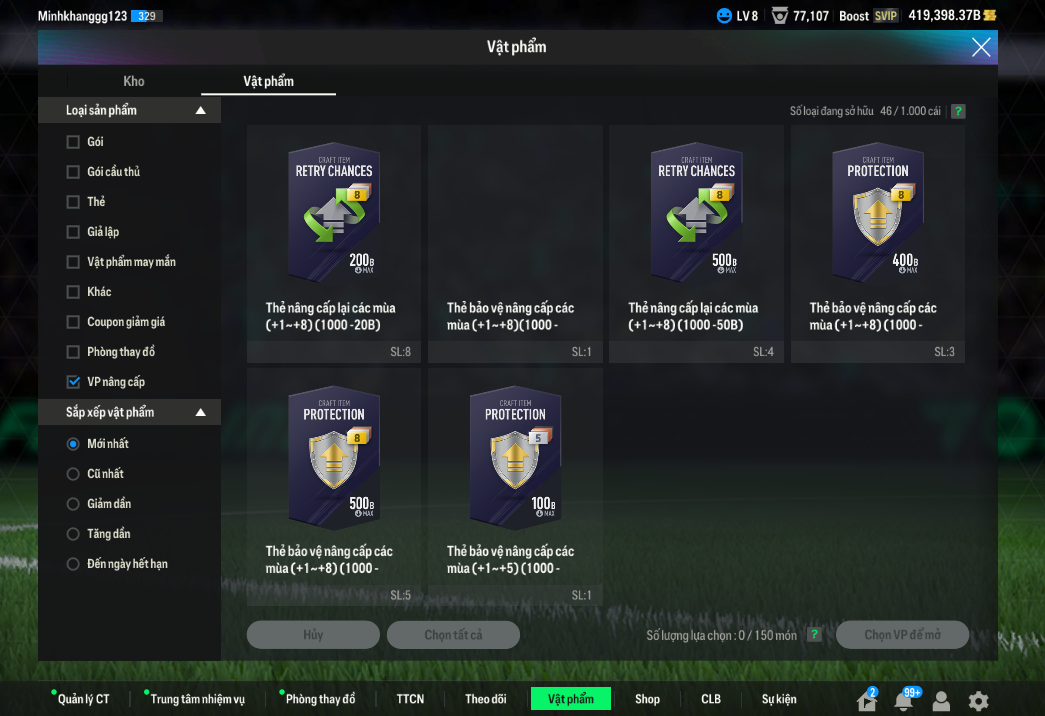Open the gear settings icon
The width and height of the screenshot is (1045, 716).
(x=978, y=701)
